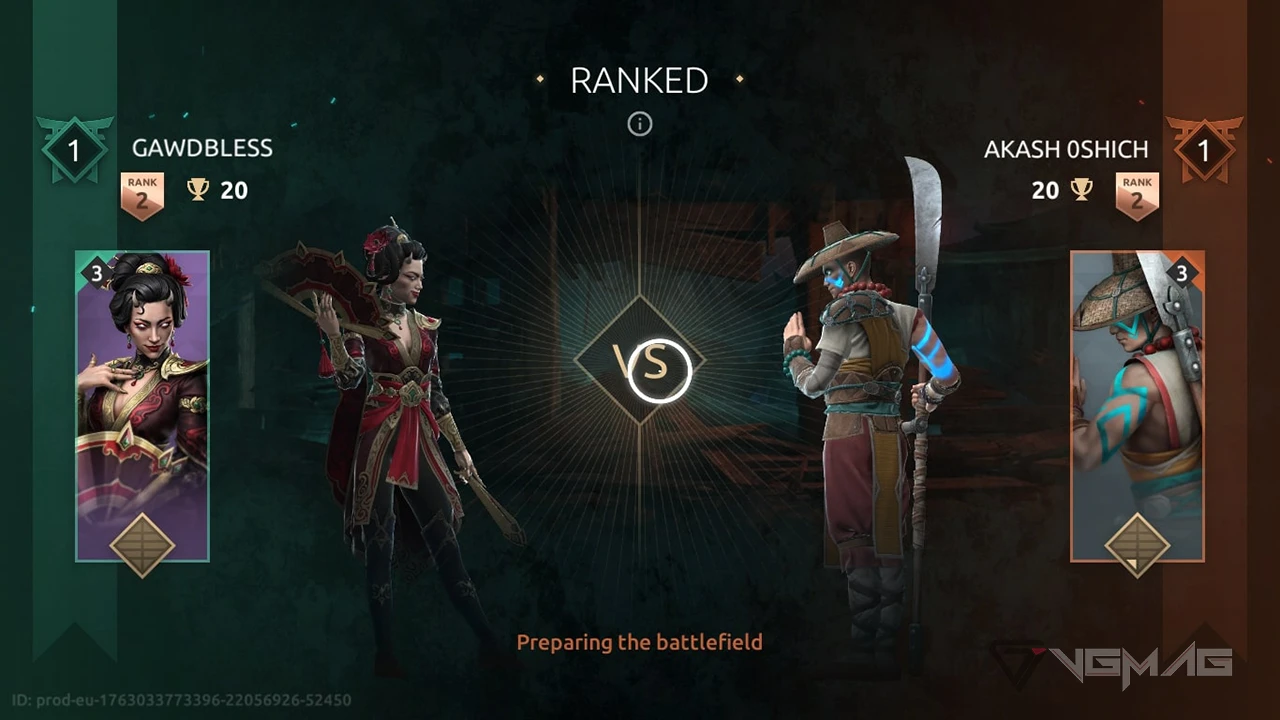Image resolution: width=1280 pixels, height=720 pixels.
Task: Open the Ranked mode info icon
Action: coord(640,124)
